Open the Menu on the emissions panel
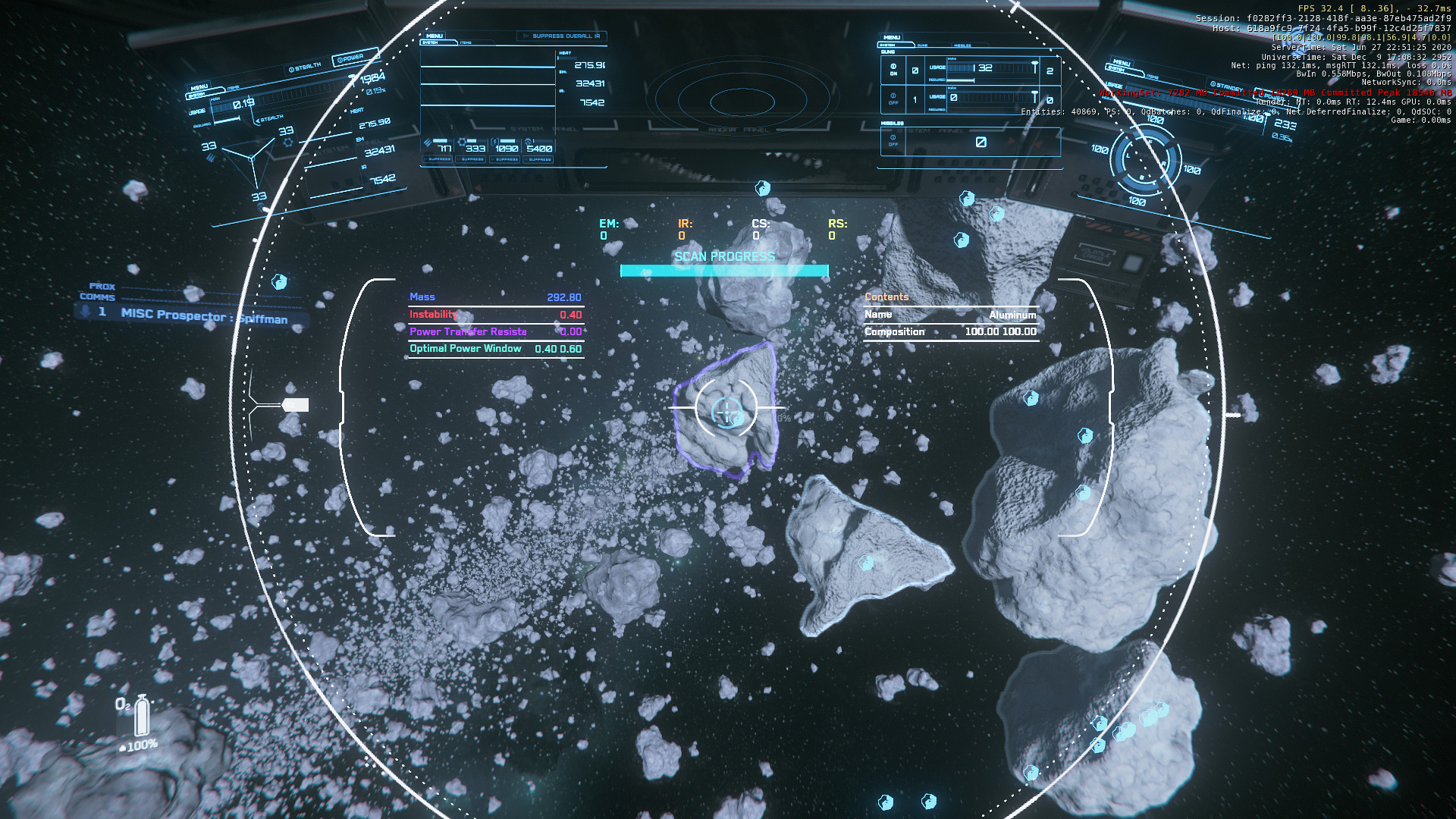This screenshot has height=819, width=1456. [x=435, y=36]
